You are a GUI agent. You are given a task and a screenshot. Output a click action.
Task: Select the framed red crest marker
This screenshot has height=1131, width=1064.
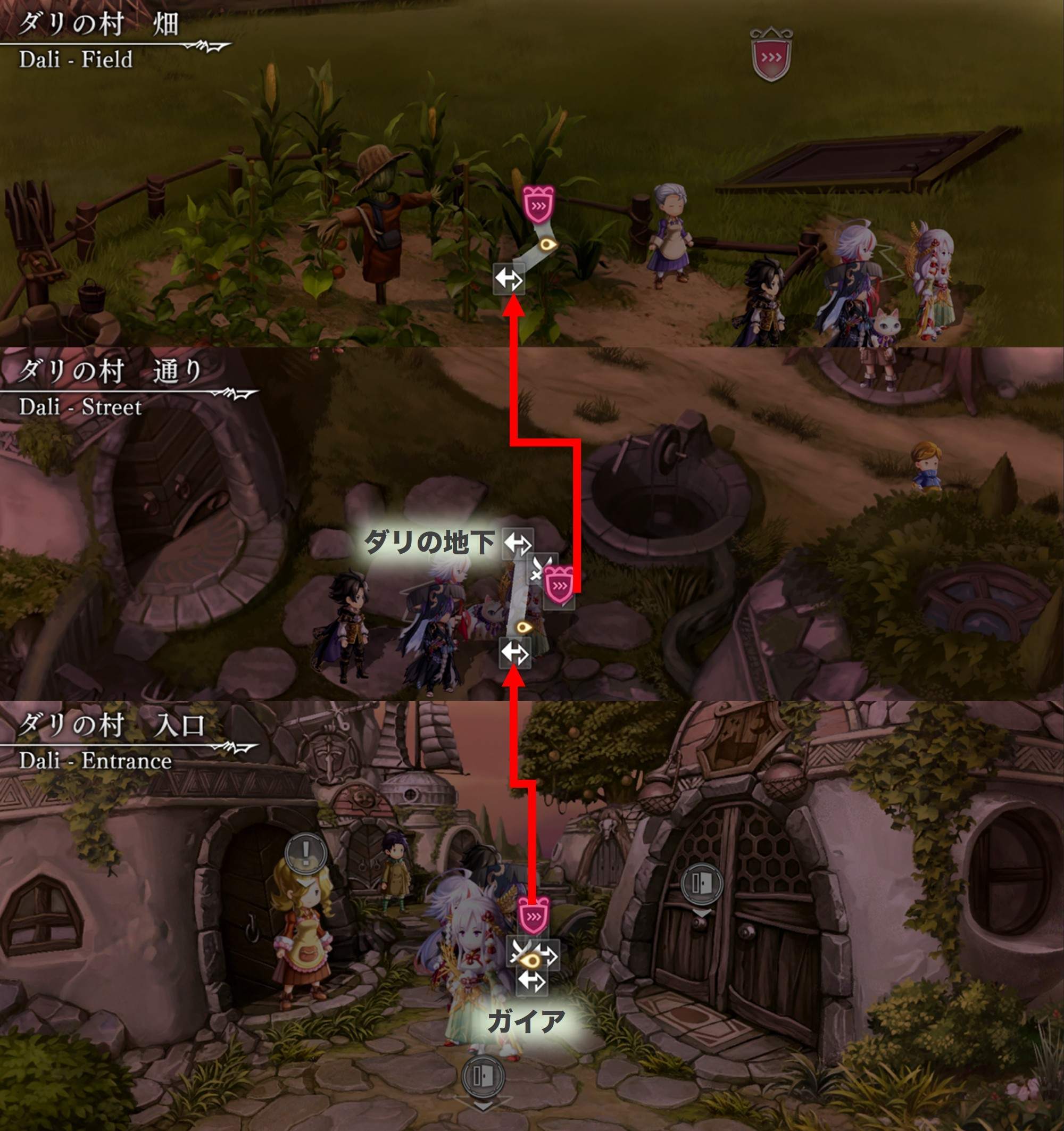[771, 56]
